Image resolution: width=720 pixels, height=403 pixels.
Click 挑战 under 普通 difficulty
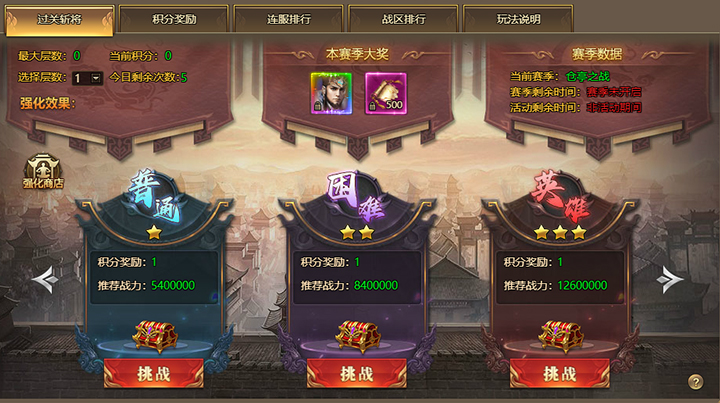153,373
